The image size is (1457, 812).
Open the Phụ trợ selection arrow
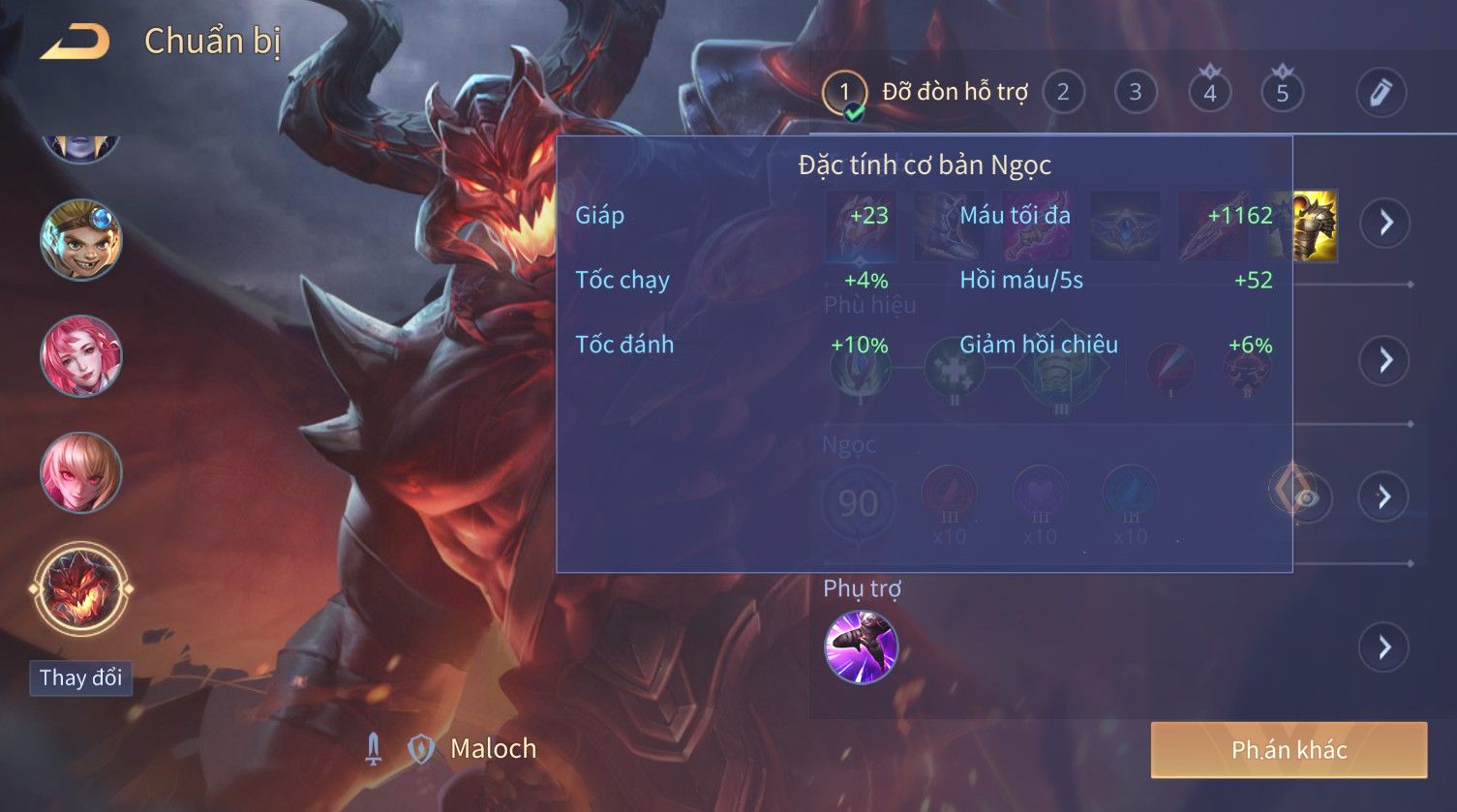click(1383, 647)
